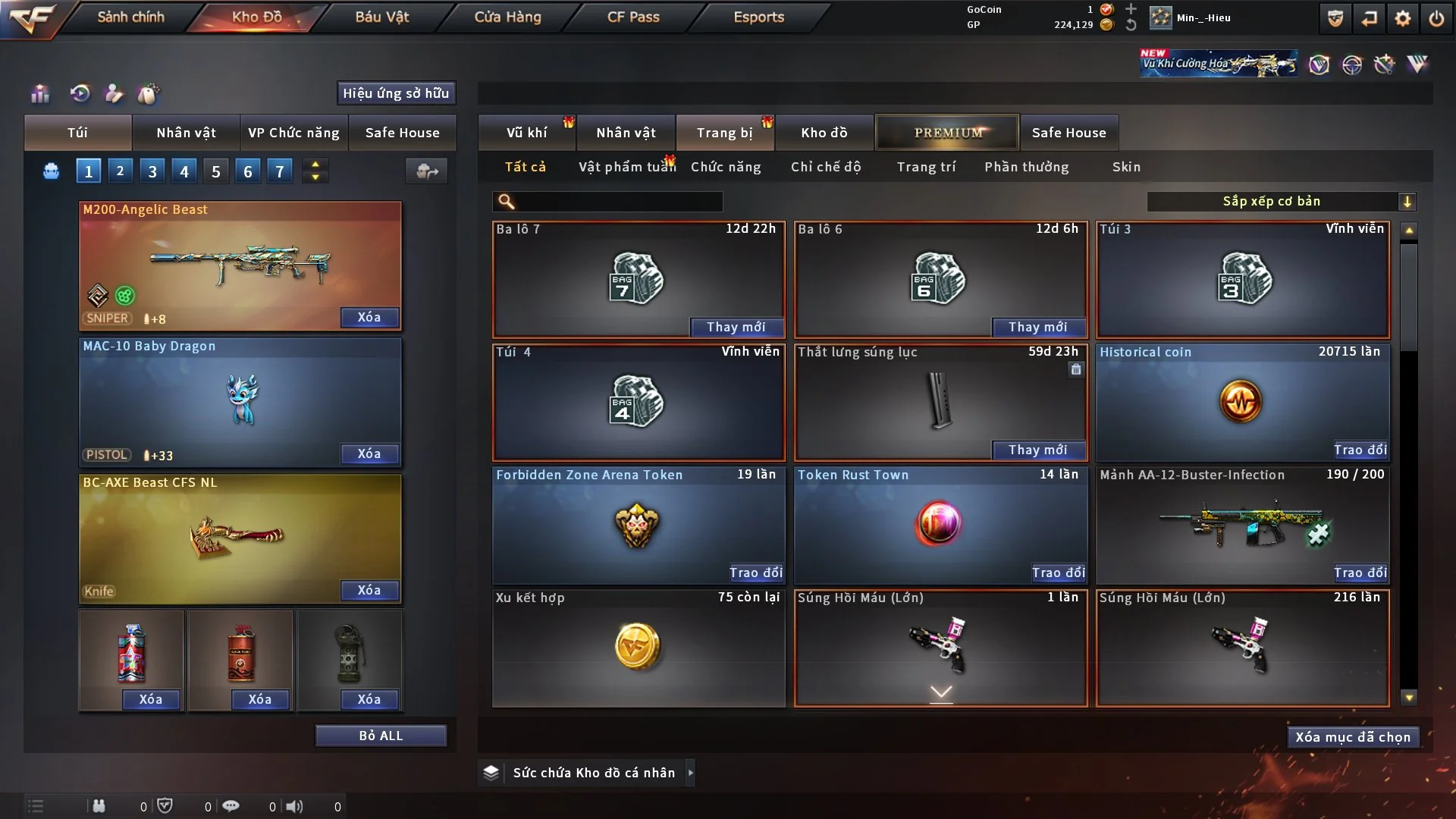Renew the Ba lô 7 backpack
Screen dimensions: 1456x819
736,327
